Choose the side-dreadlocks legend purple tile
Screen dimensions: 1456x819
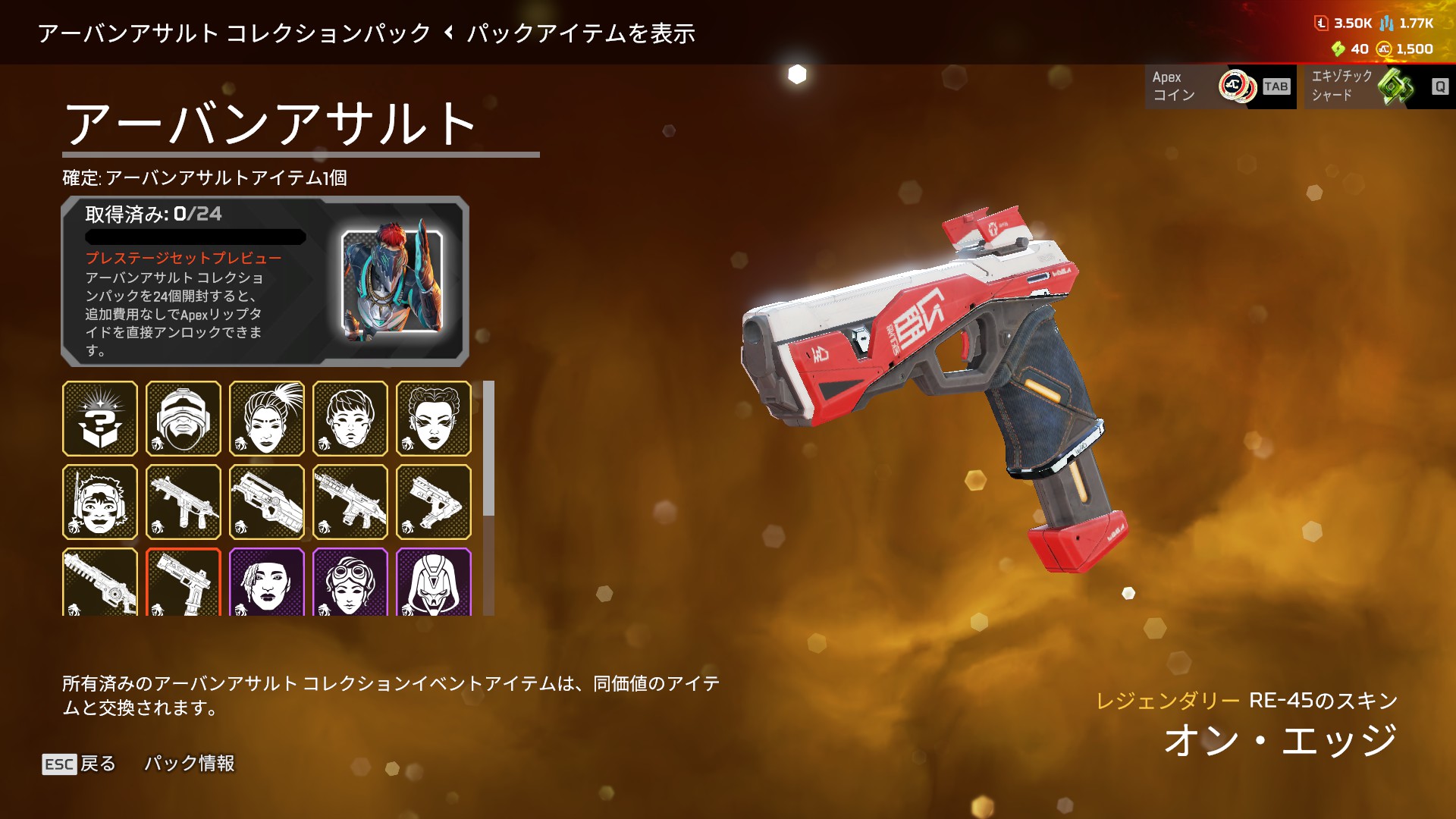pyautogui.click(x=267, y=581)
